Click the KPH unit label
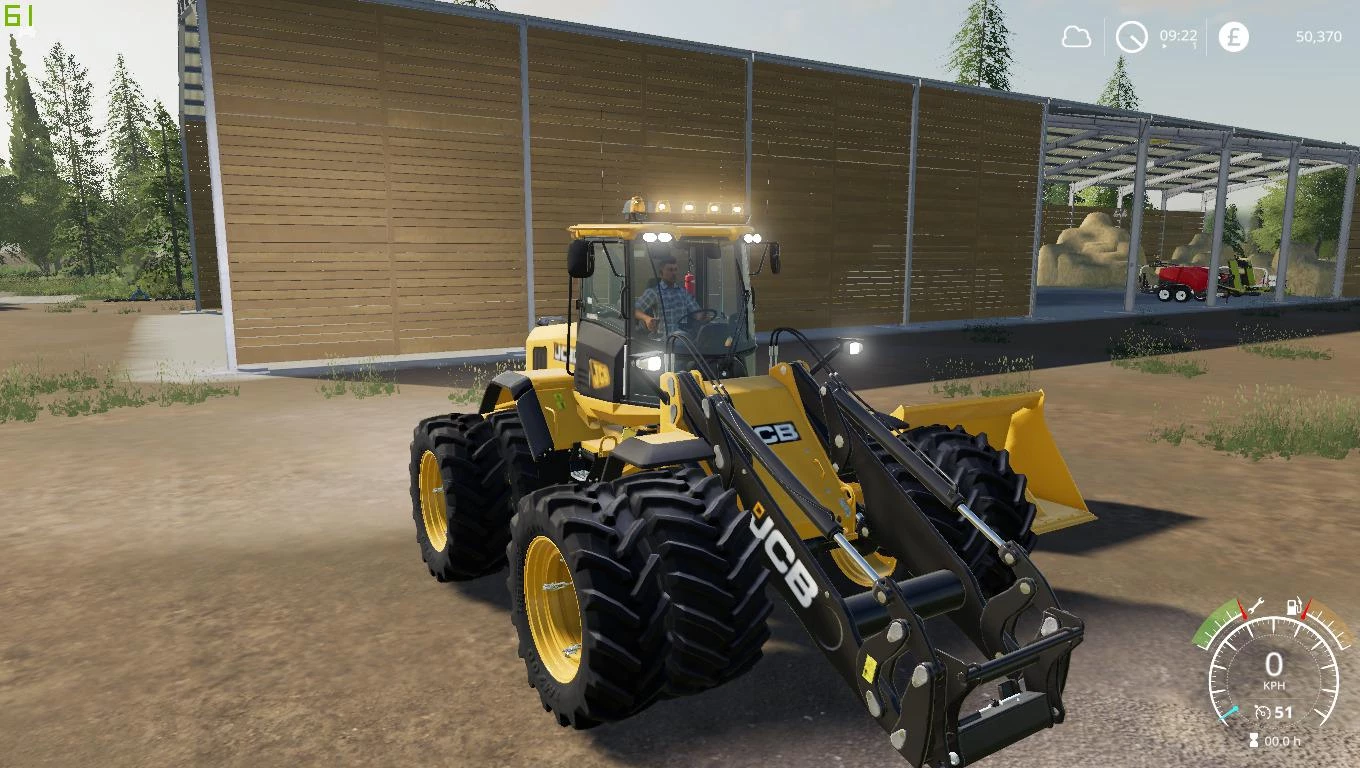The image size is (1360, 768). point(1274,685)
